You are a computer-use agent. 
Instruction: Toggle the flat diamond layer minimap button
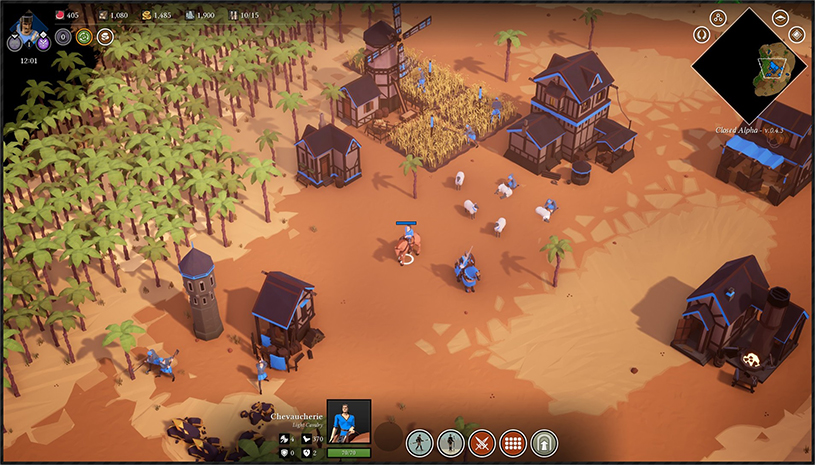click(x=779, y=17)
